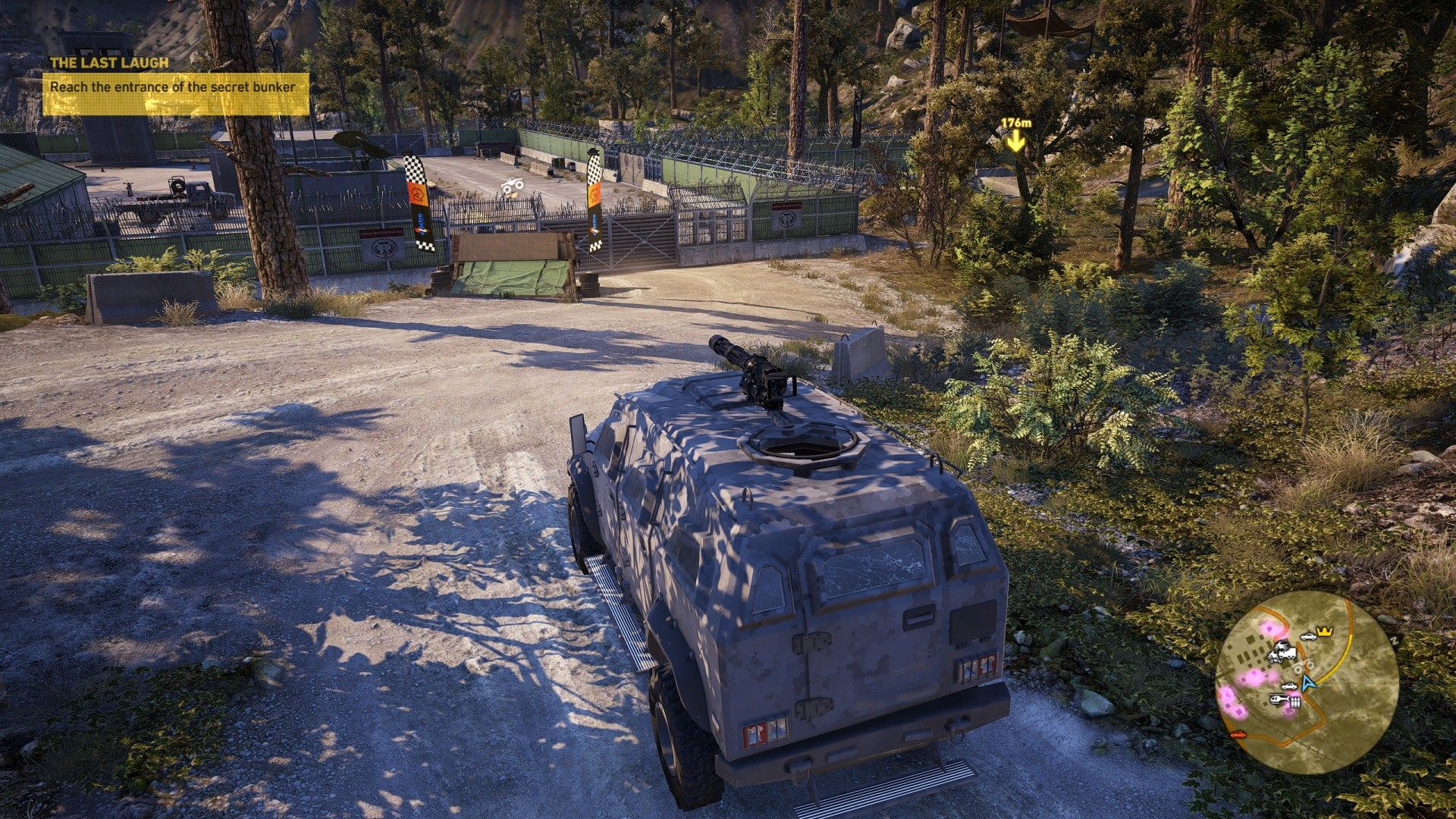Click the orange car icon on minimap

click(x=1238, y=734)
